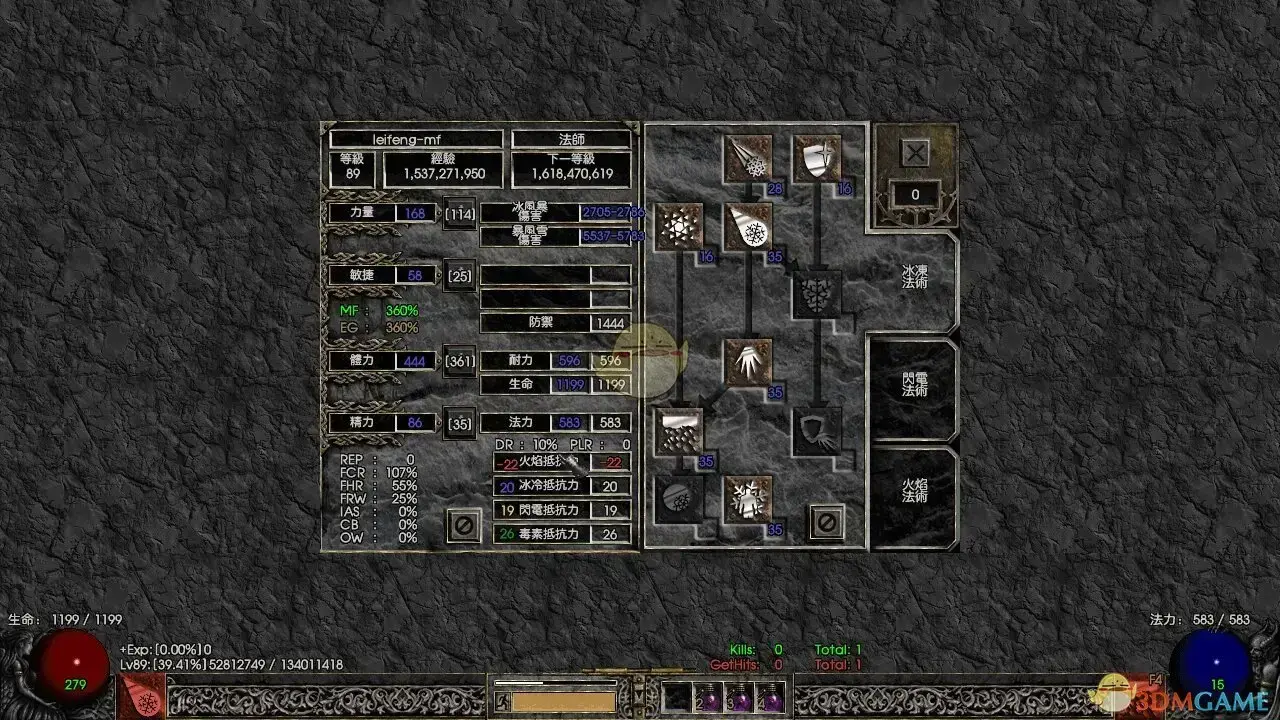Click the [361] button beside 體力
Viewport: 1280px width, 720px height.
coord(460,361)
